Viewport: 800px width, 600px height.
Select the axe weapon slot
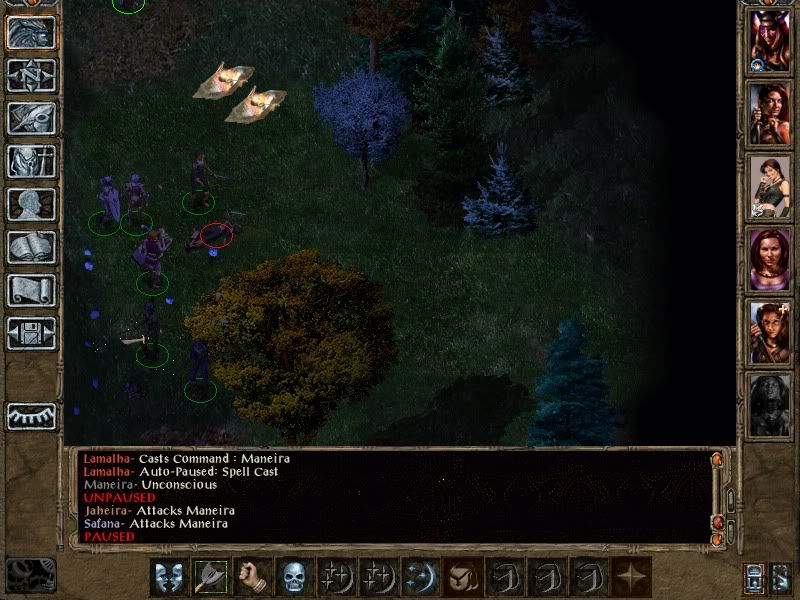pyautogui.click(x=211, y=577)
